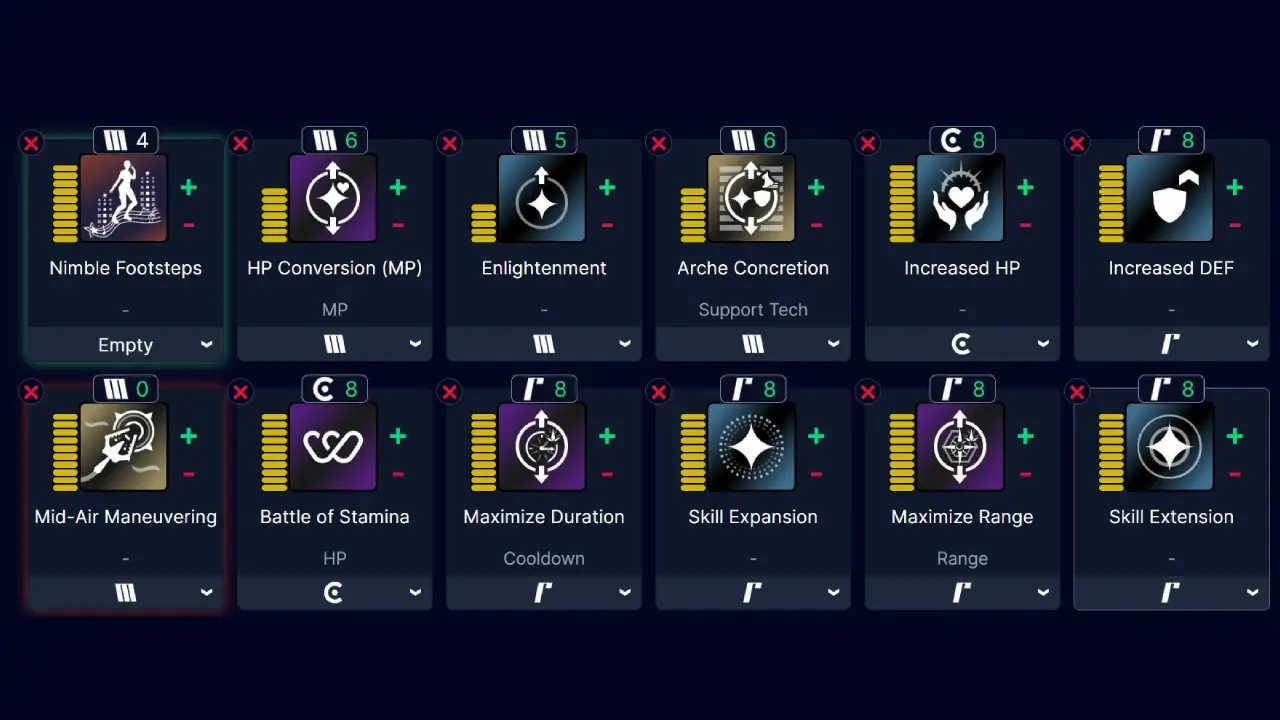Select the Increased DEF shield icon
Image resolution: width=1280 pixels, height=720 pixels.
[x=1171, y=198]
